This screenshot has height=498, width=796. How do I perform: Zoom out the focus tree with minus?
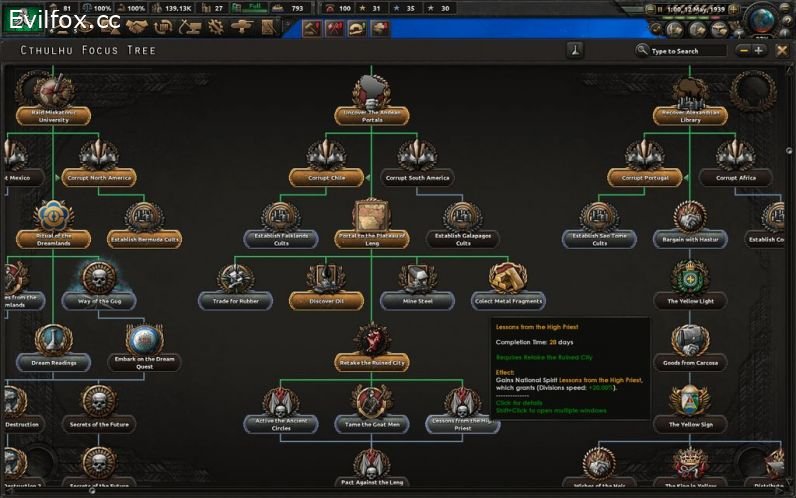click(743, 50)
